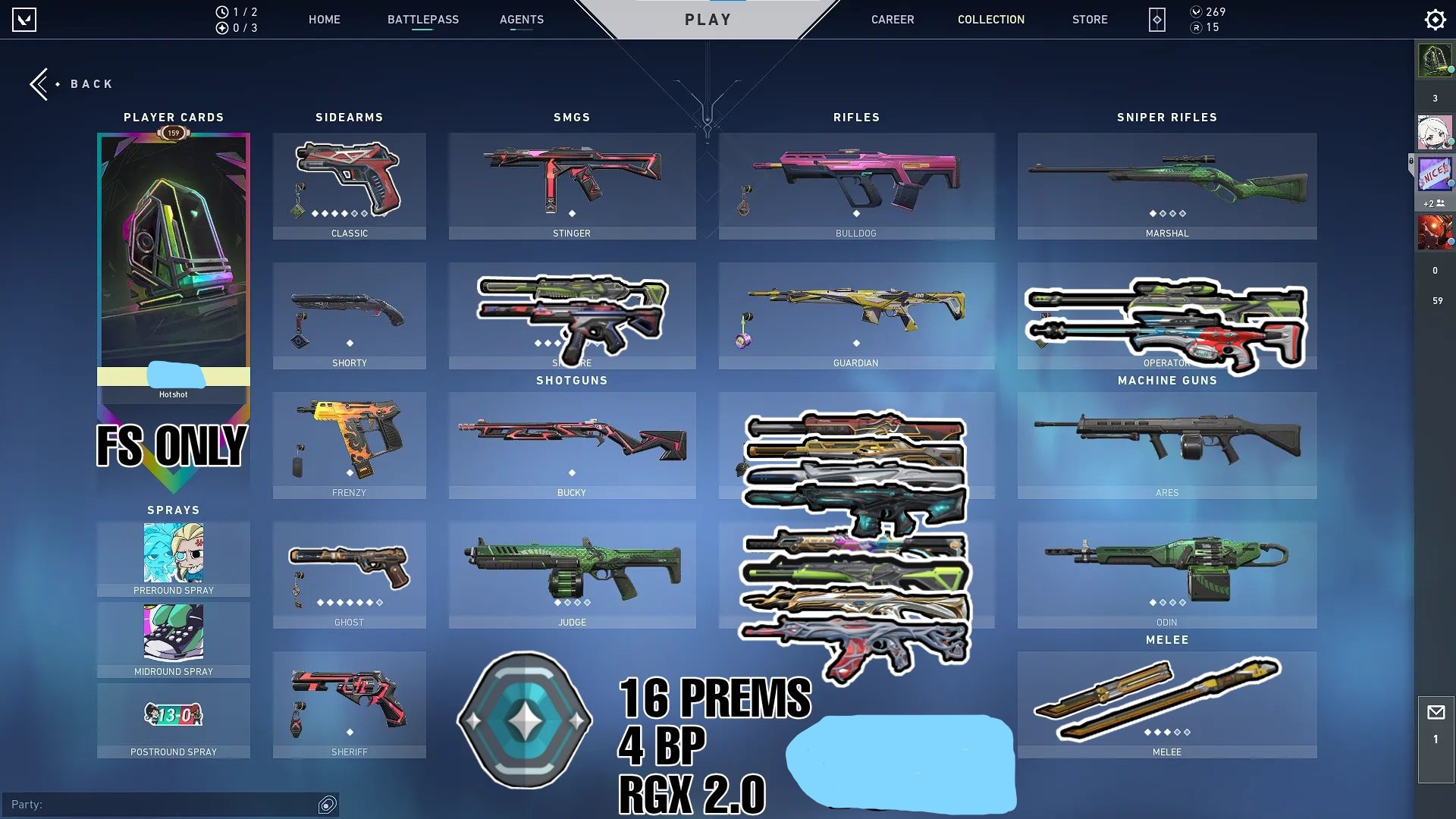
Task: Open Settings via the gear icon
Action: coord(1434,19)
